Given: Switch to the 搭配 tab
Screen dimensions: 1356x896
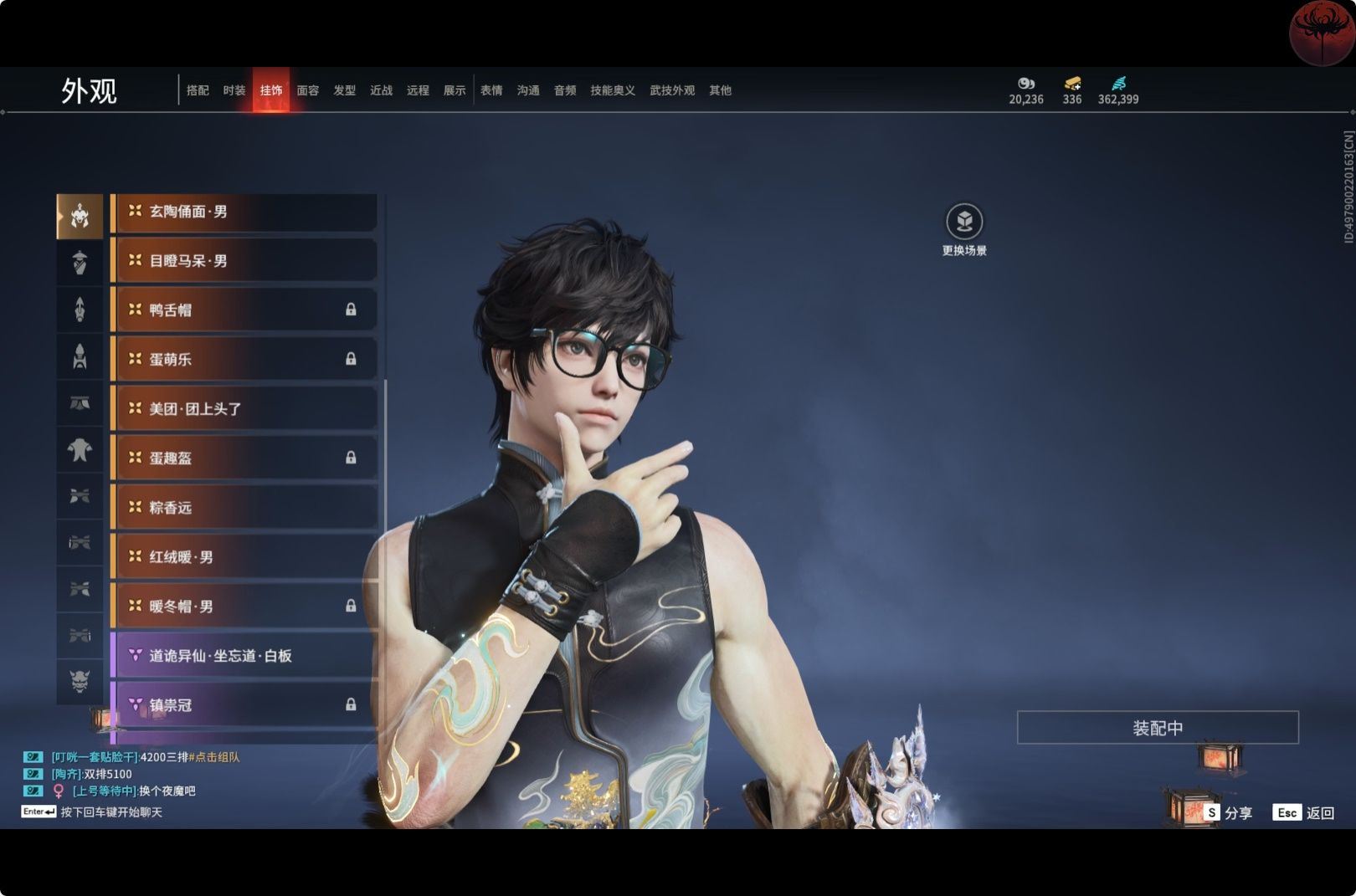Looking at the screenshot, I should pyautogui.click(x=198, y=90).
